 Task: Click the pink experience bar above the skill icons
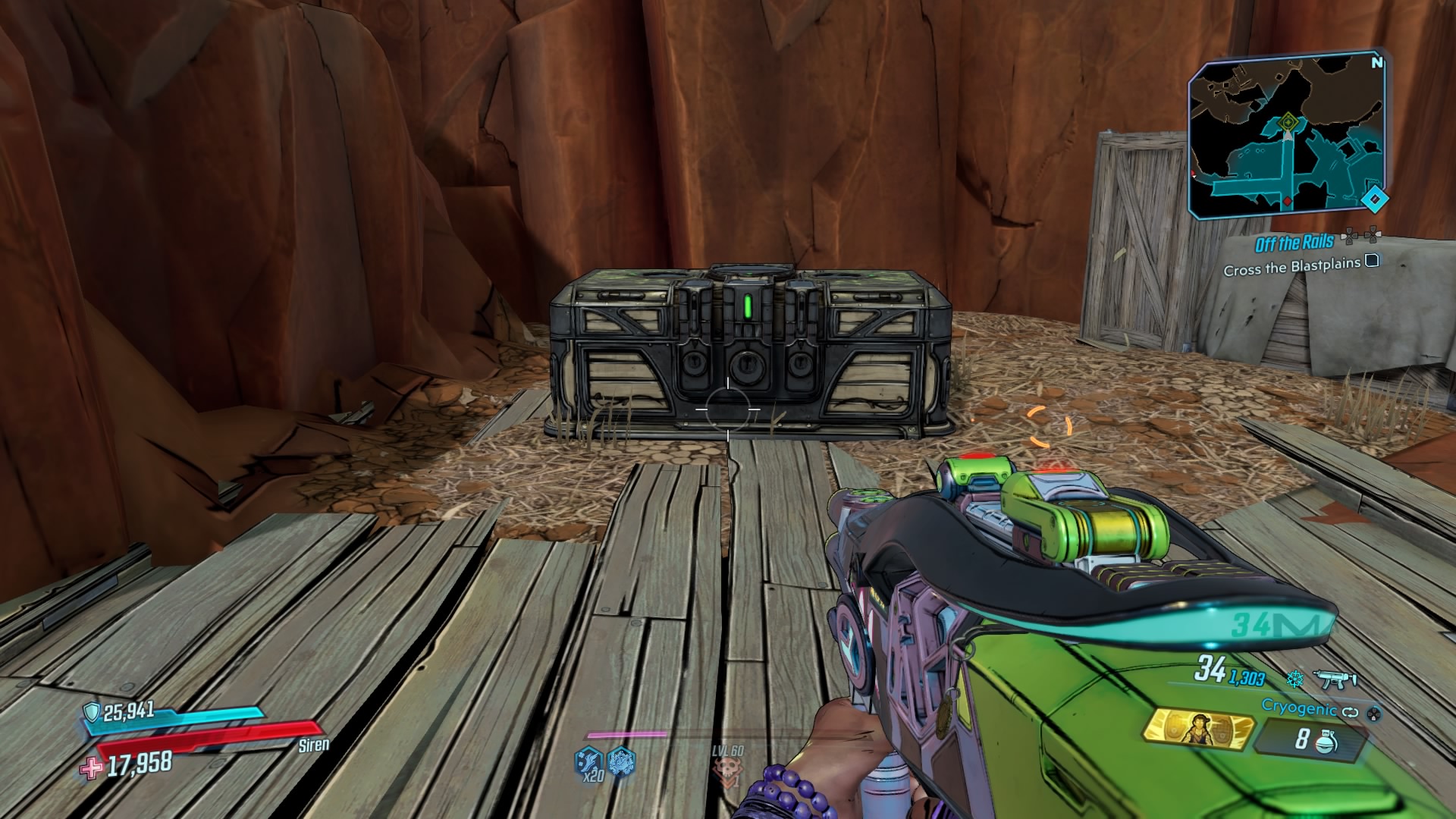[x=626, y=734]
